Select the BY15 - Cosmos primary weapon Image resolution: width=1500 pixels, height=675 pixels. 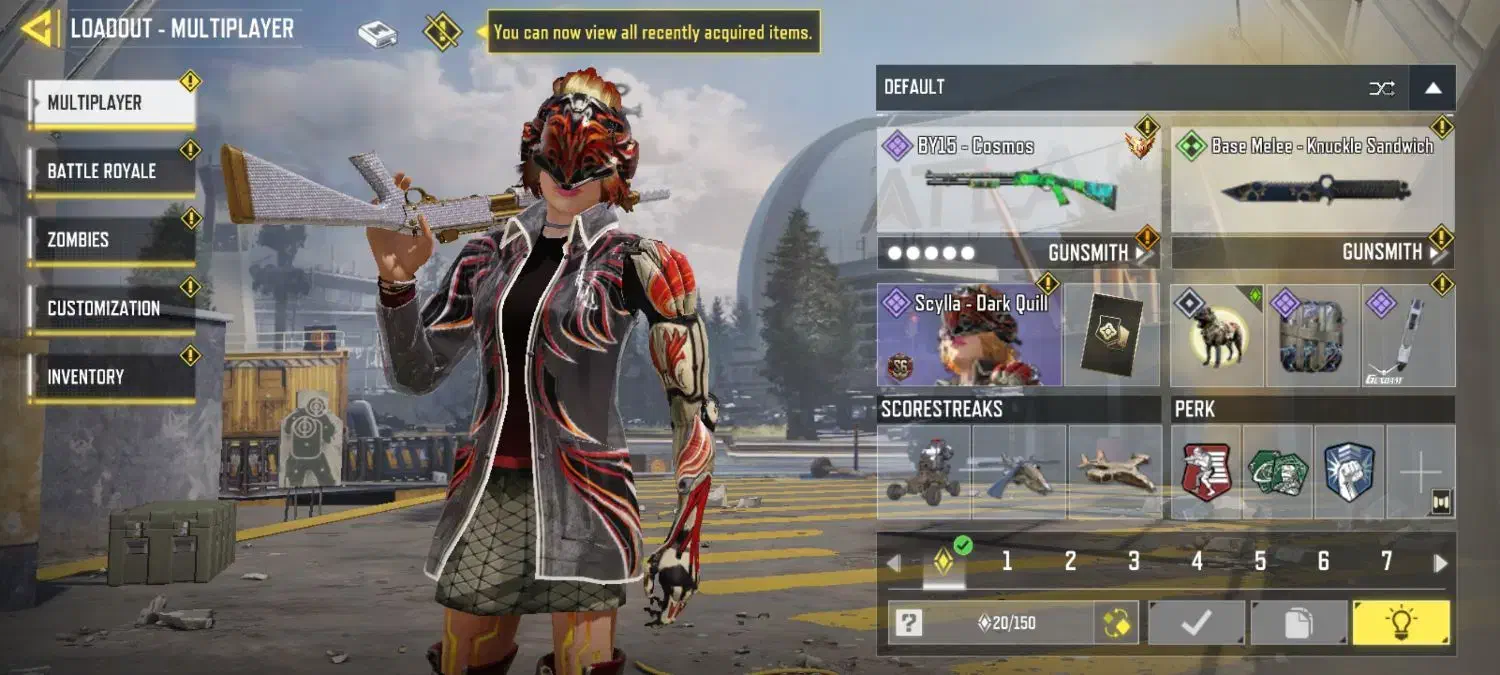(x=1018, y=180)
